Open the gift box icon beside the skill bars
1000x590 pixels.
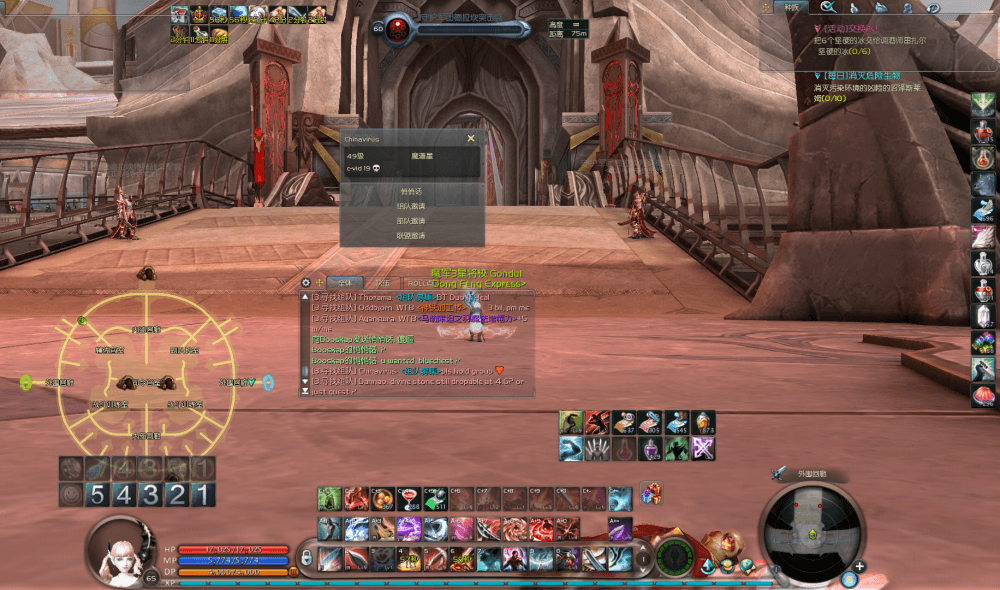651,494
